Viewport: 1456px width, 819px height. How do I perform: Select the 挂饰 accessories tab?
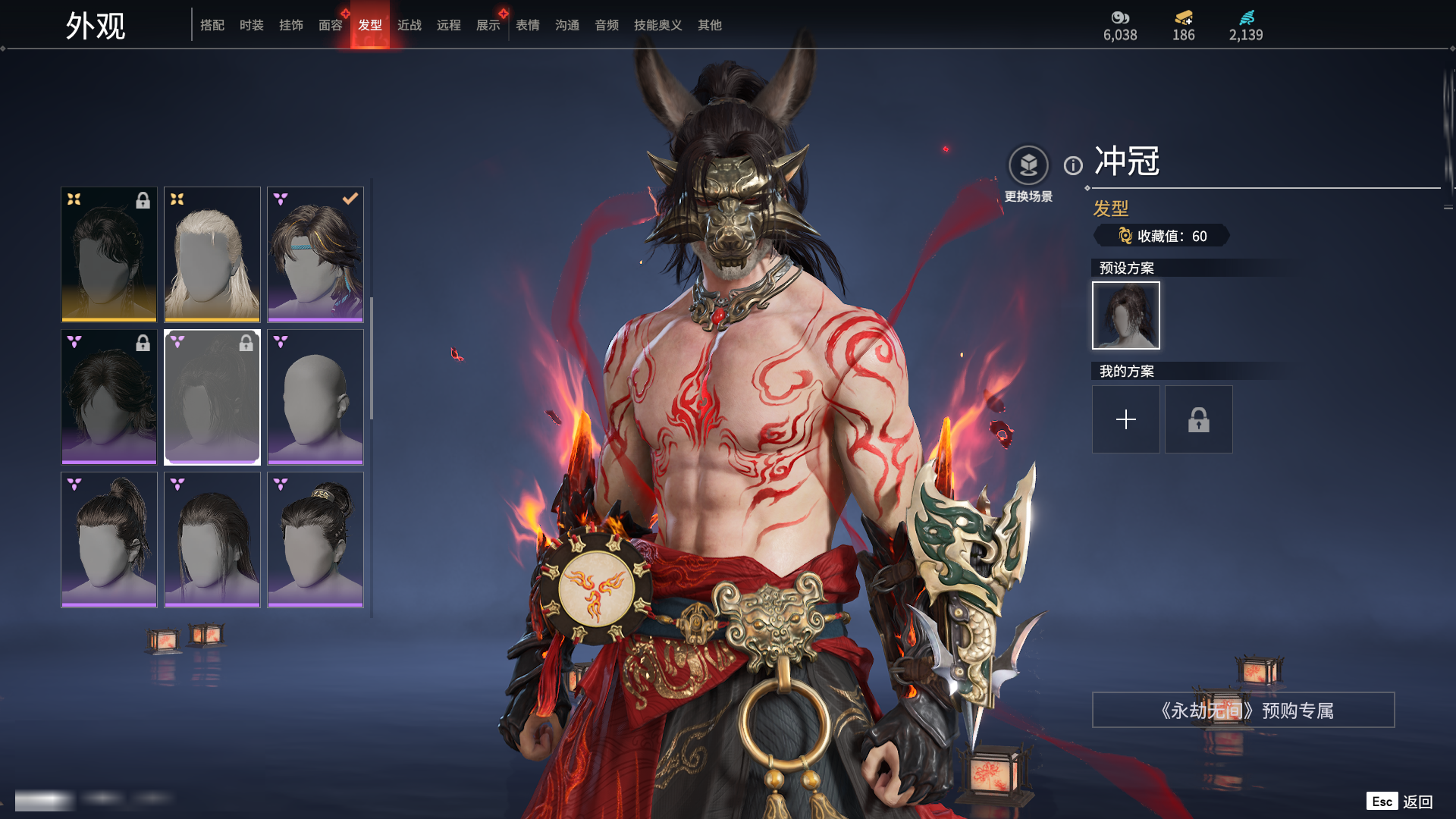pyautogui.click(x=291, y=25)
